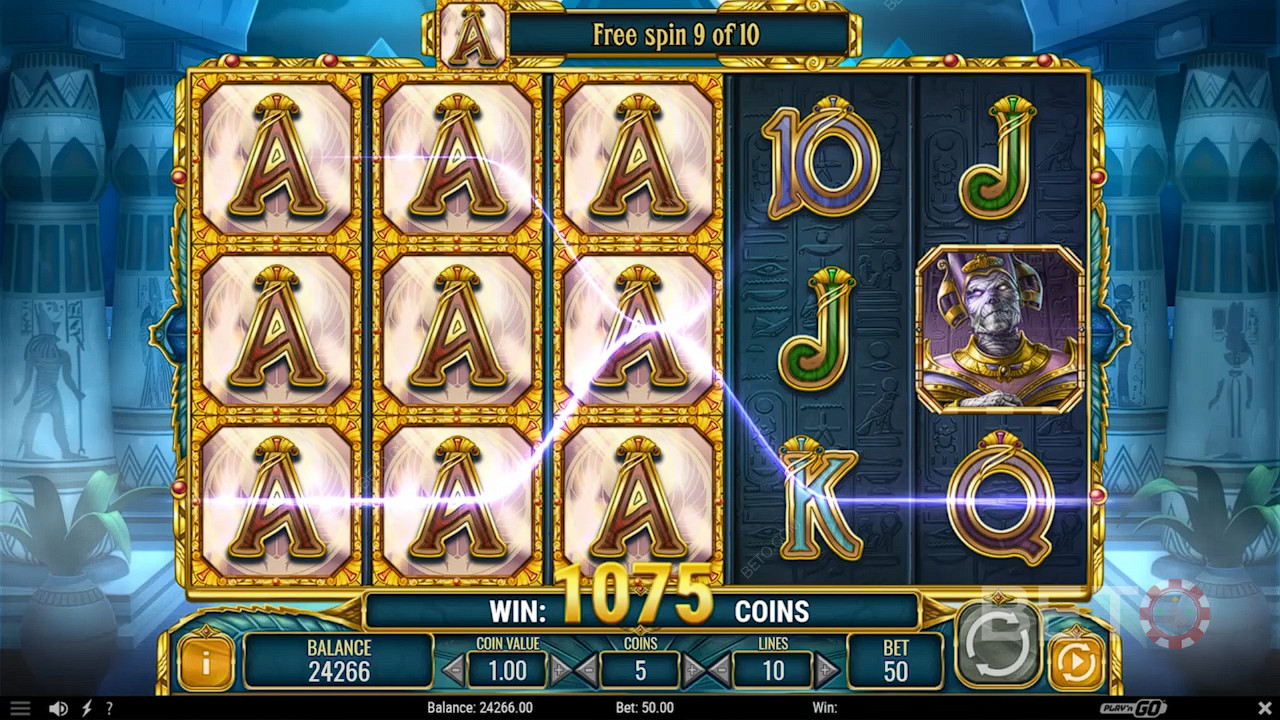Screen dimensions: 1280x720
Task: Lower the number of lines
Action: pos(719,669)
